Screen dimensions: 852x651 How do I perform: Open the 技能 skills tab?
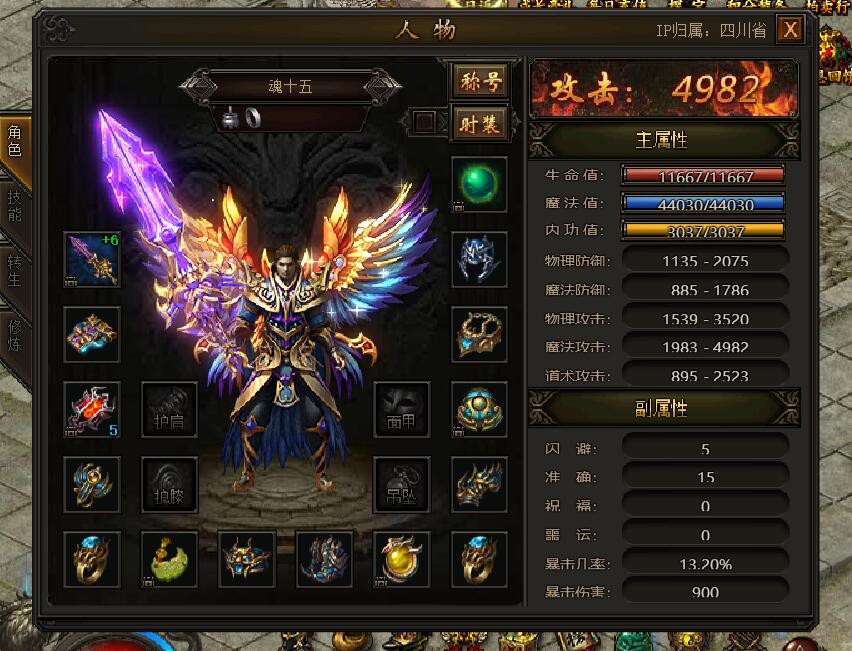pos(15,205)
